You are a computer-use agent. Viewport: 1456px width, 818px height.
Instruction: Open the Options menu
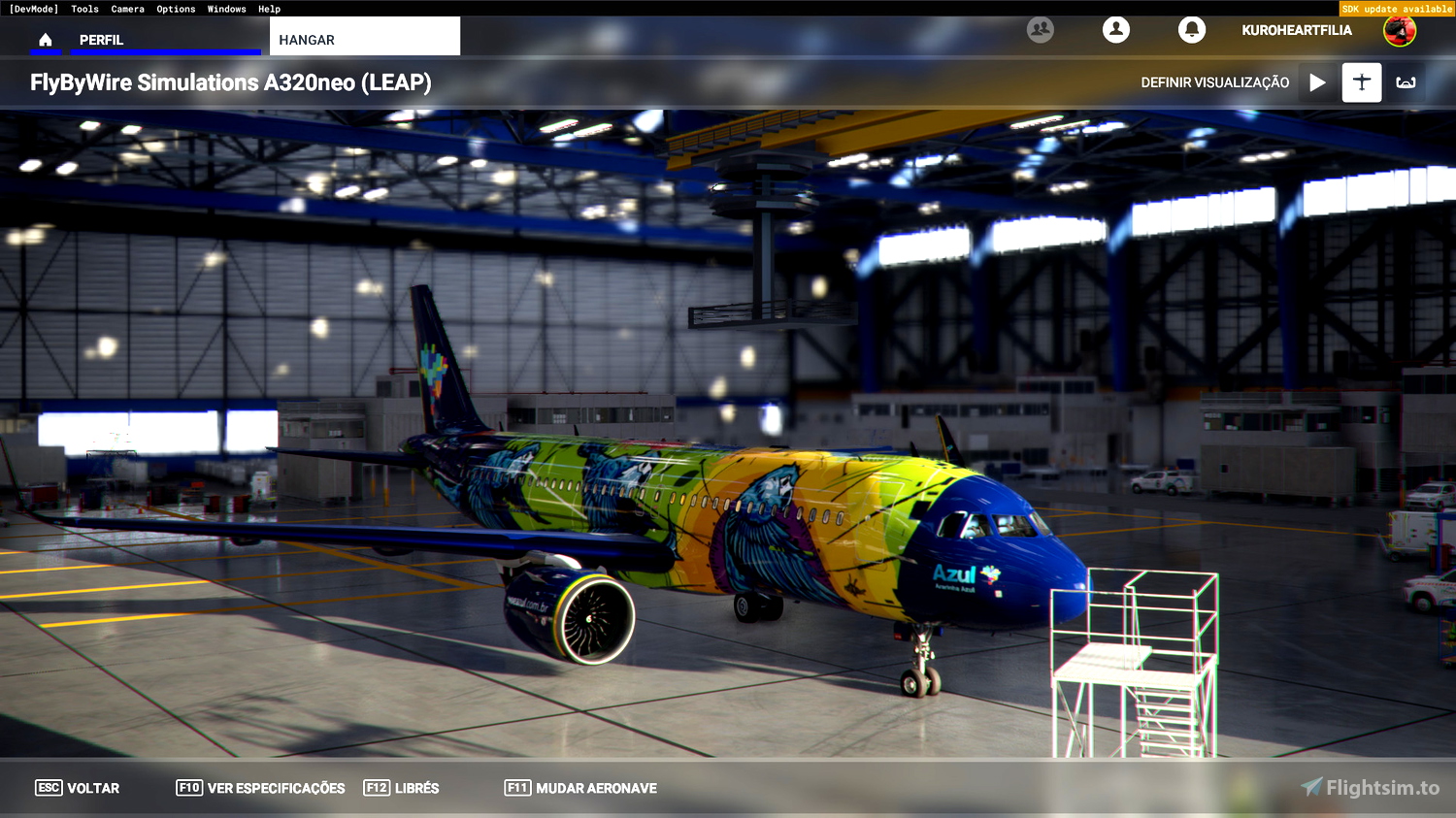[x=176, y=9]
